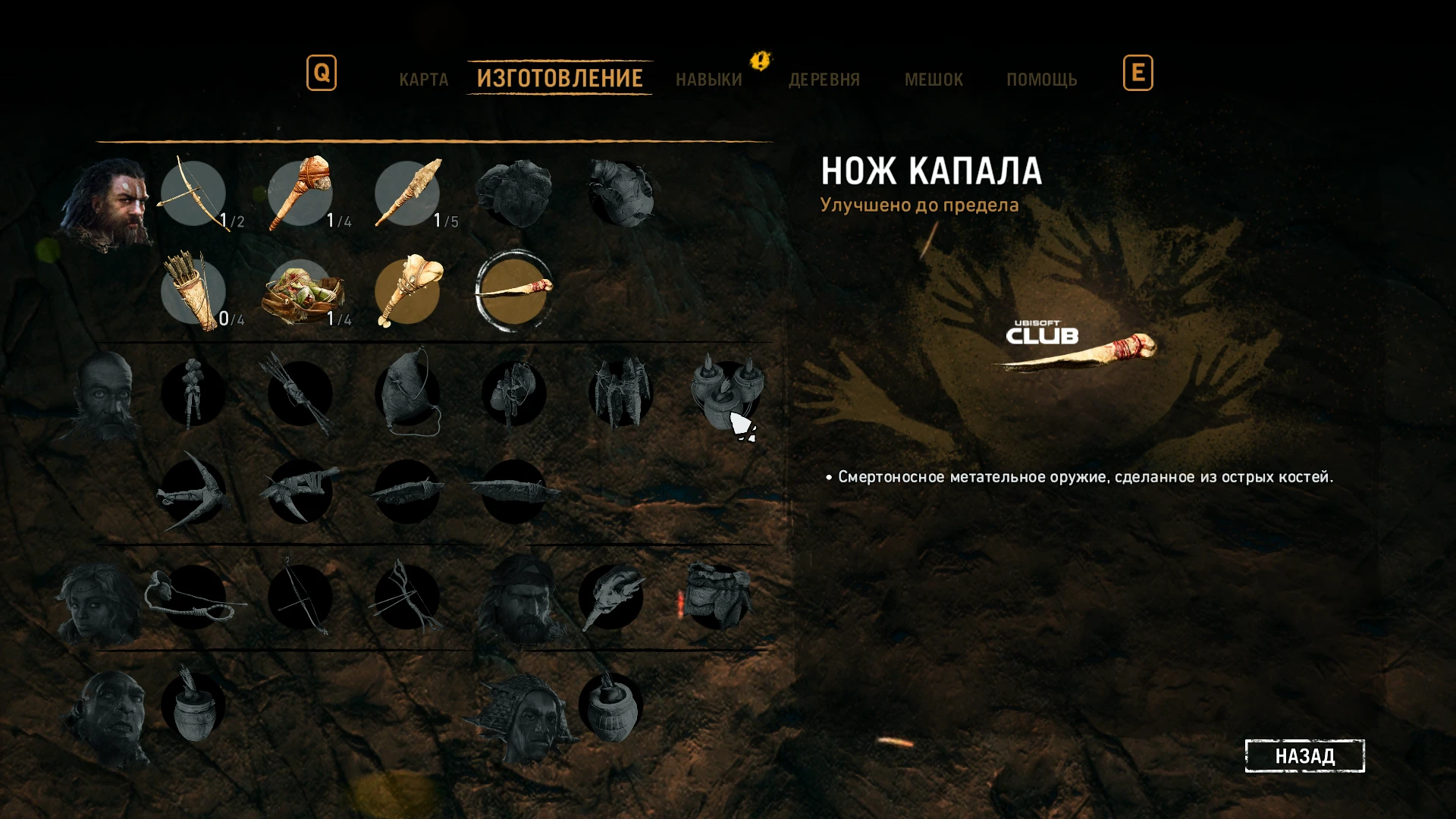The image size is (1456, 819).
Task: Select the torch crafting icon
Action: coord(407,292)
